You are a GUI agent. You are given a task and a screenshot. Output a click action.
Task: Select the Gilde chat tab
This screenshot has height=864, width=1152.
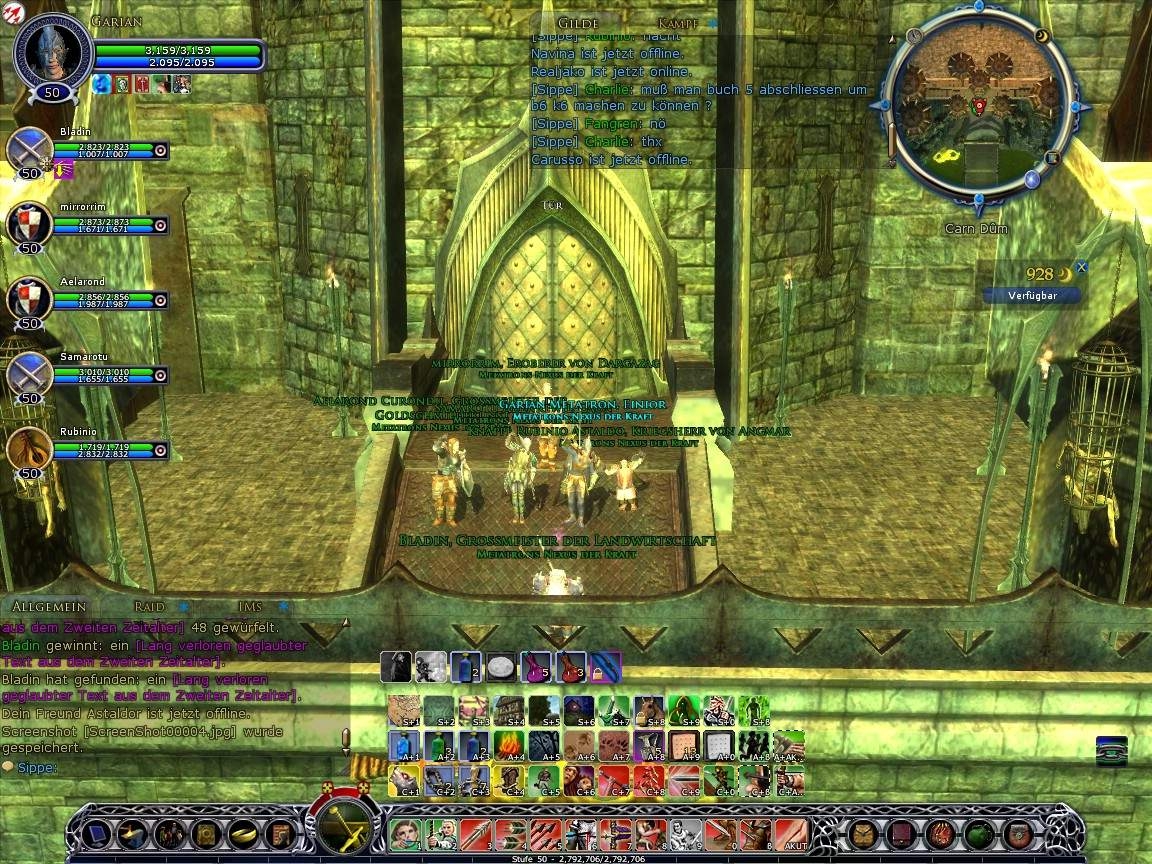(578, 22)
